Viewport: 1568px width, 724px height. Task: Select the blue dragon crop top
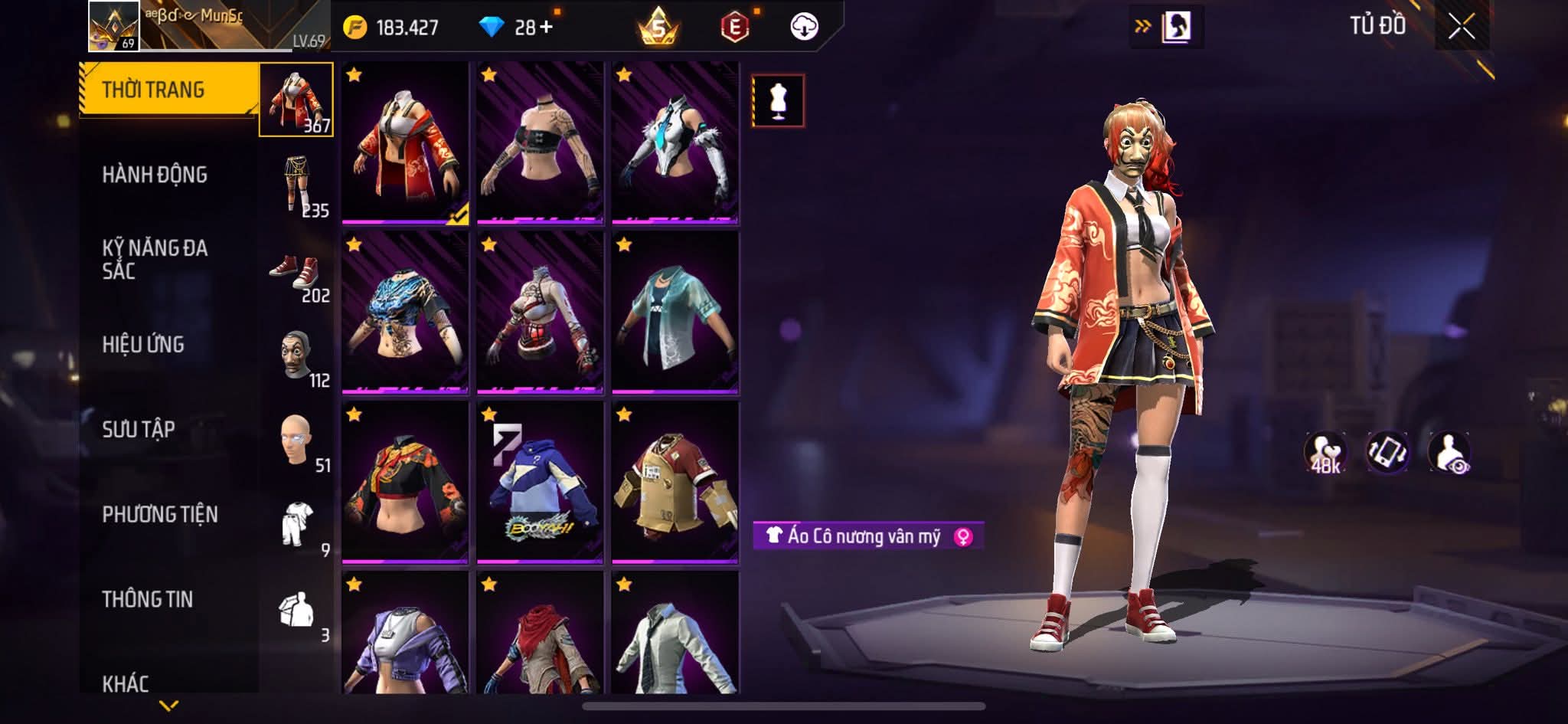(x=405, y=313)
